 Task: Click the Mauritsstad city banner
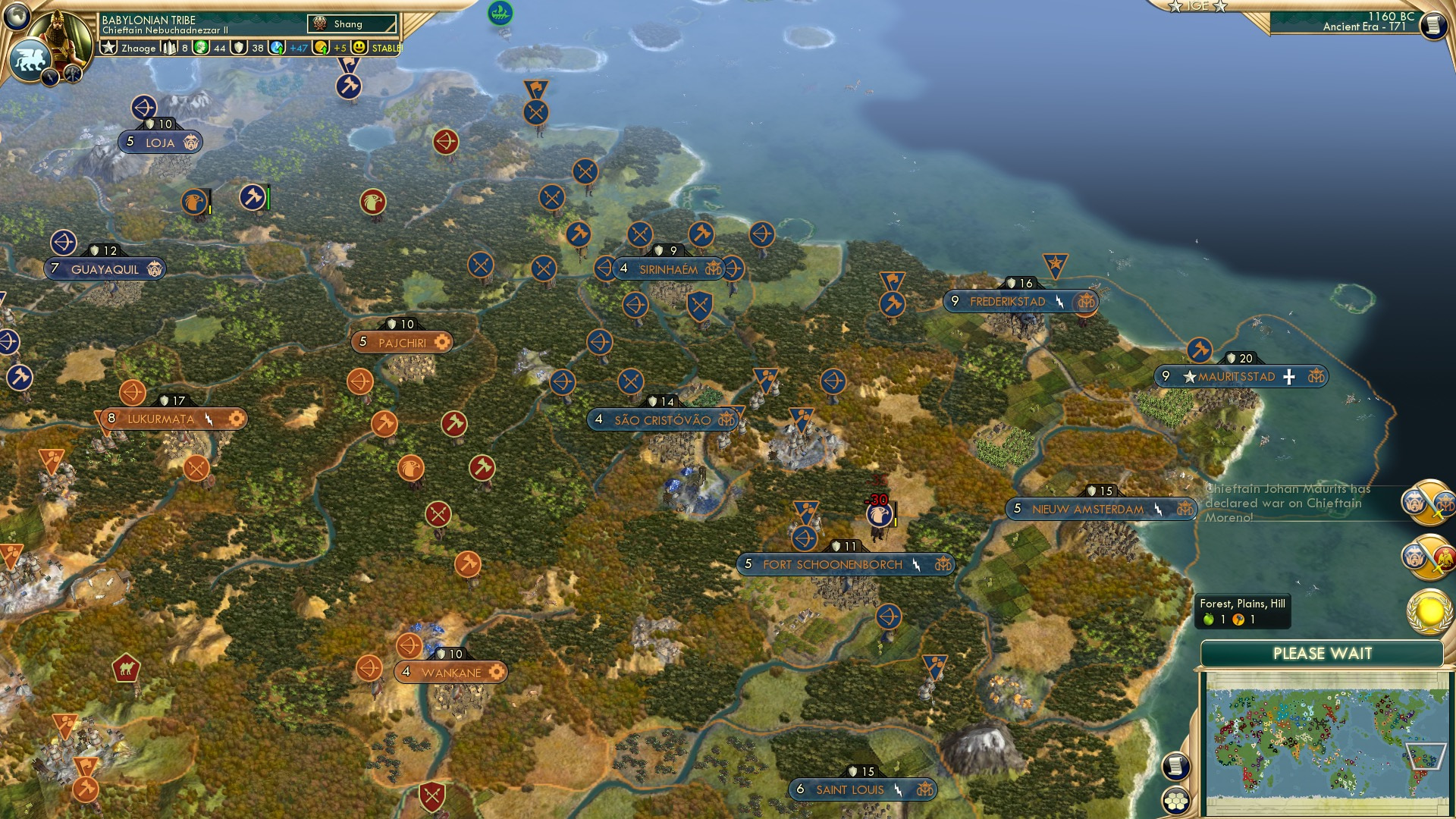[x=1238, y=375]
